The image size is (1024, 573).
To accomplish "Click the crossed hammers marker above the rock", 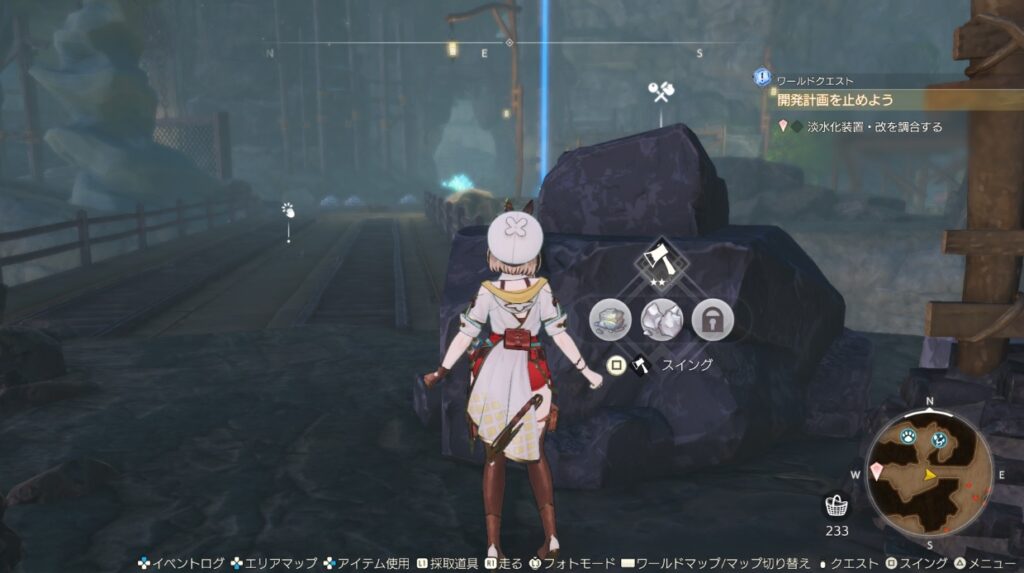I will [x=660, y=92].
